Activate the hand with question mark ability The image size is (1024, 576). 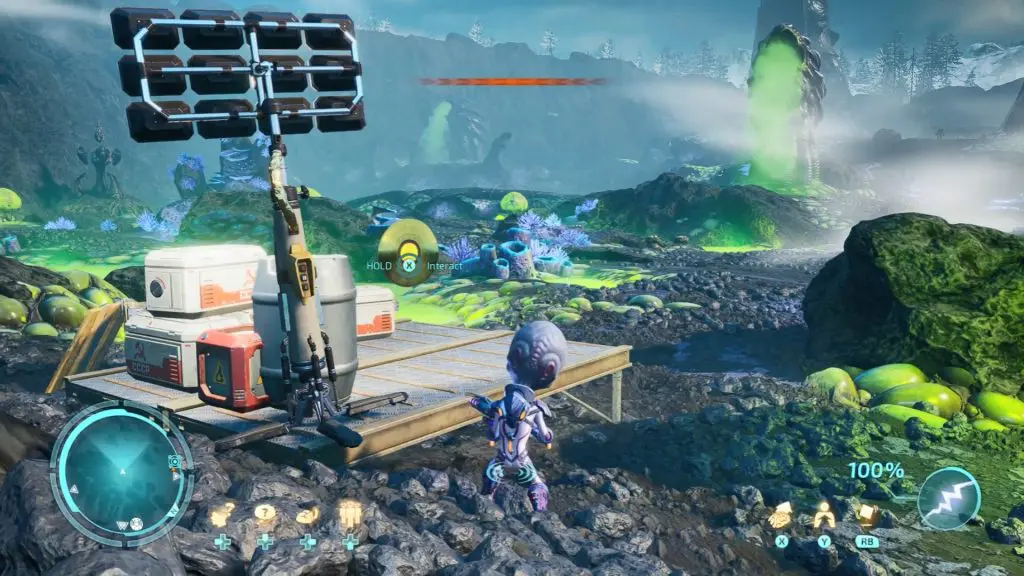tap(221, 516)
